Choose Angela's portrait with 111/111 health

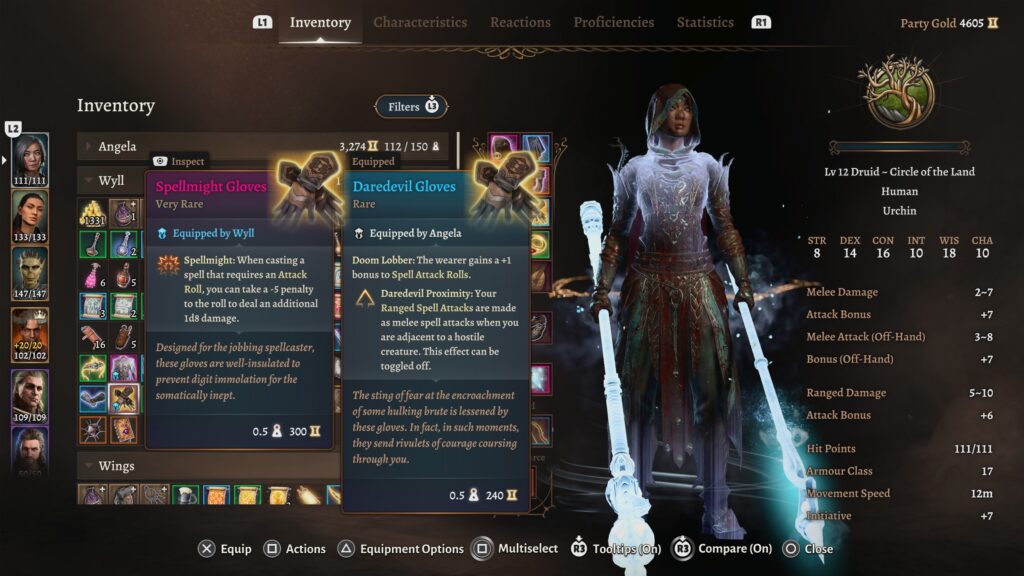pos(30,155)
